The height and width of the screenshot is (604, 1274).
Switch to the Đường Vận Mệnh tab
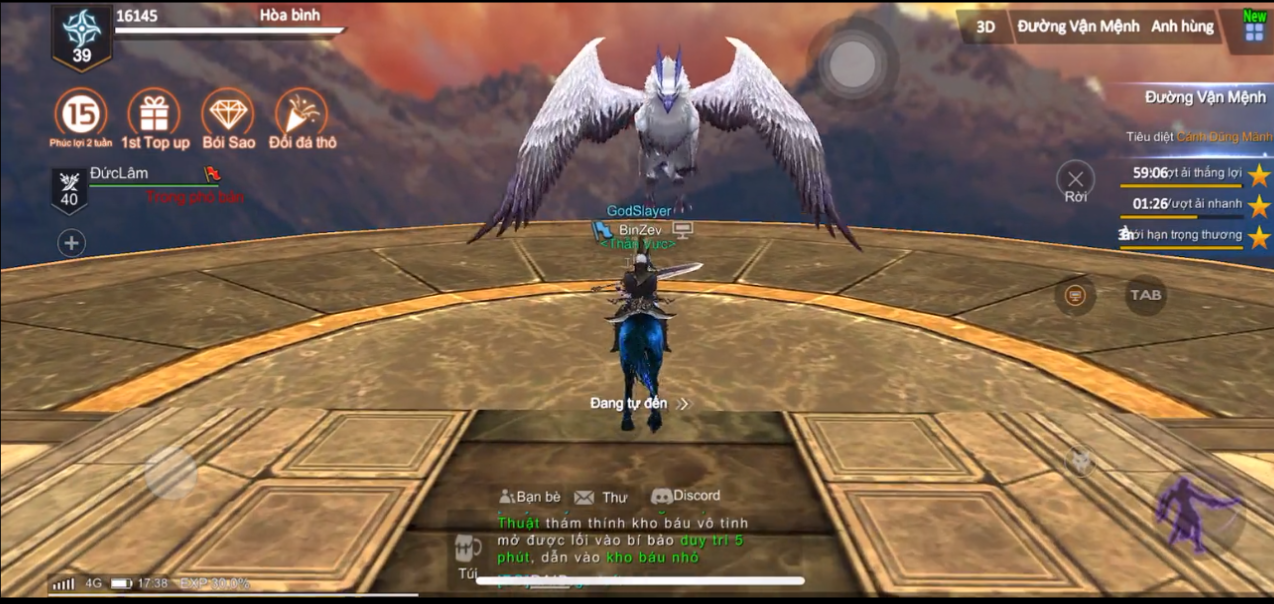(x=1078, y=27)
